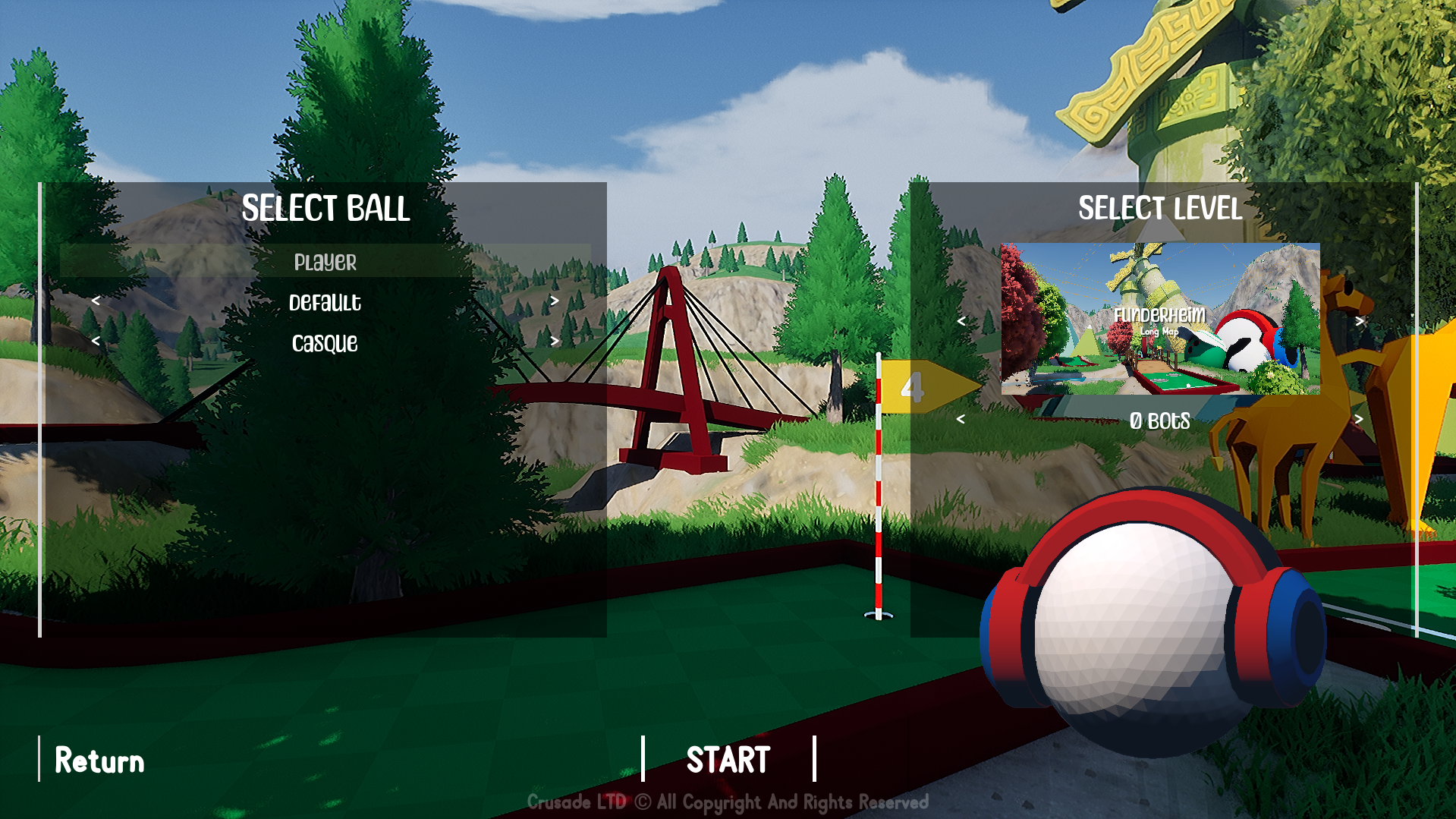1456x819 pixels.
Task: Show the previous level before Funderheim
Action: tap(961, 322)
